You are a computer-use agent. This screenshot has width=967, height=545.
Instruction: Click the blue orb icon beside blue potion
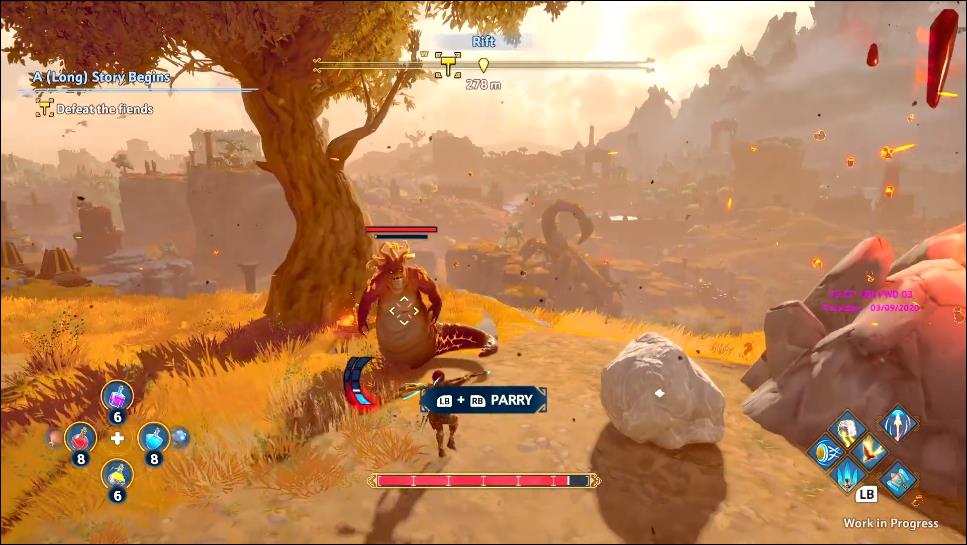[181, 436]
